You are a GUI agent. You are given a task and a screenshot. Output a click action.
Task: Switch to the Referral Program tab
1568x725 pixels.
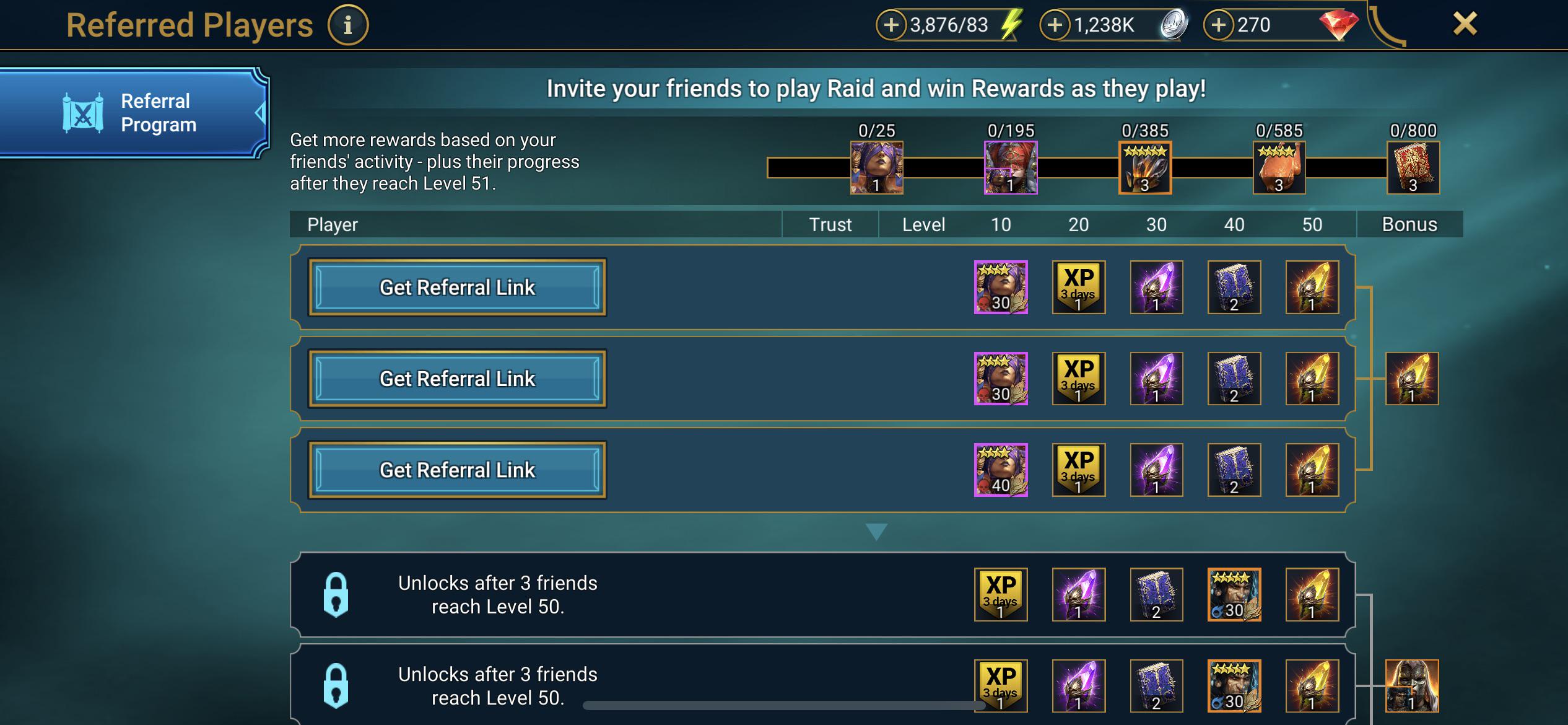[x=135, y=113]
